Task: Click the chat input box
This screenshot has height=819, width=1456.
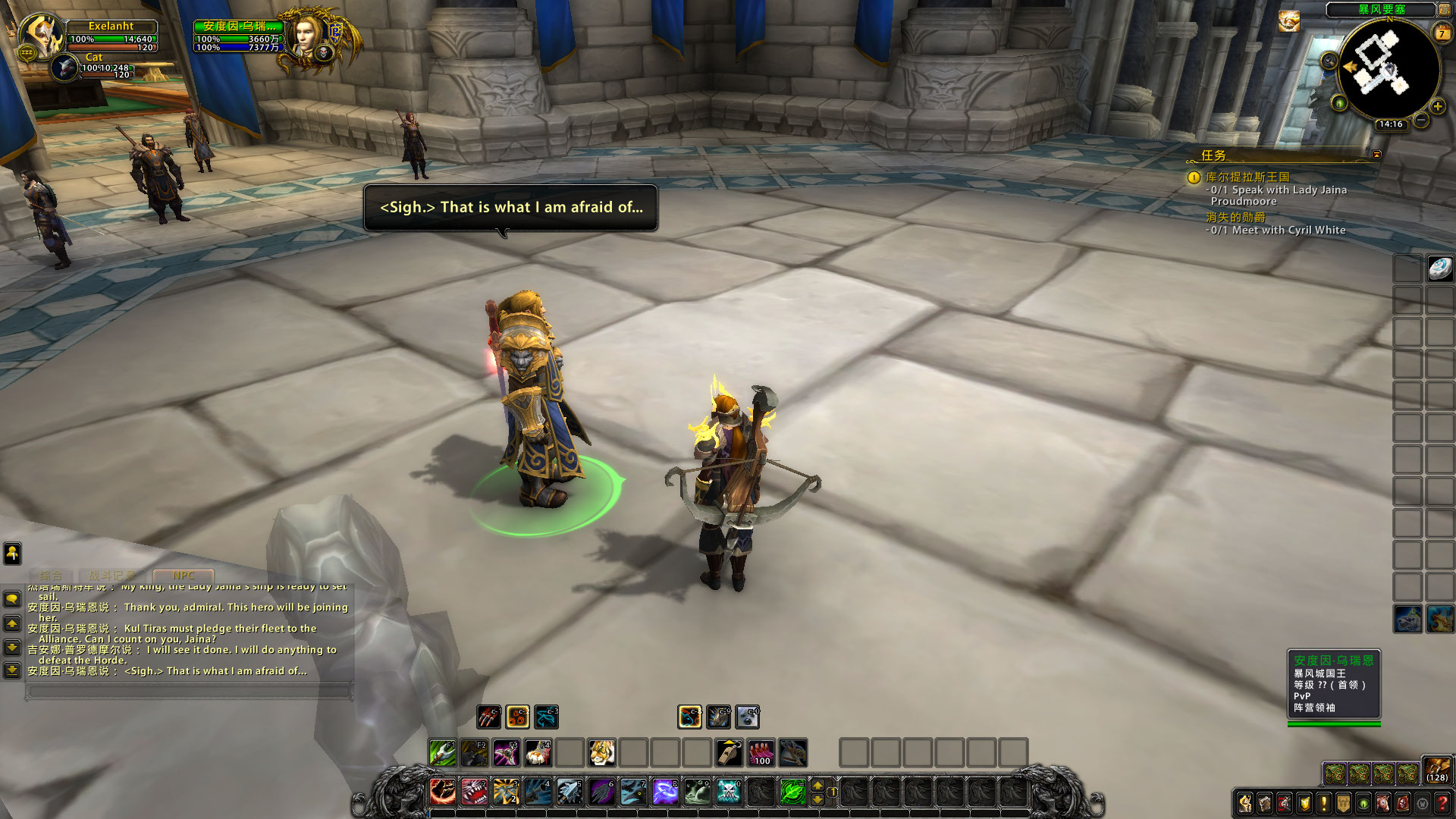Action: (190, 691)
